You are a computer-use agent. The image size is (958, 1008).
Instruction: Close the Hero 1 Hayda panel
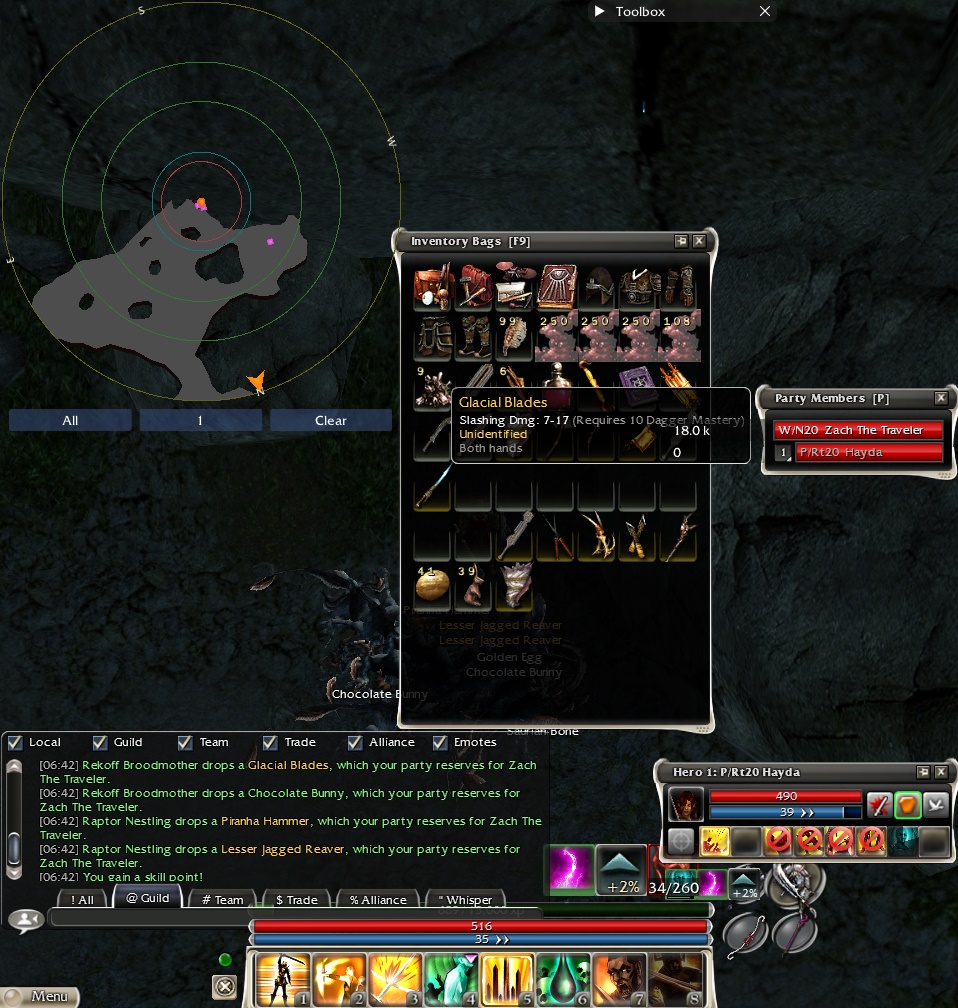pos(940,772)
